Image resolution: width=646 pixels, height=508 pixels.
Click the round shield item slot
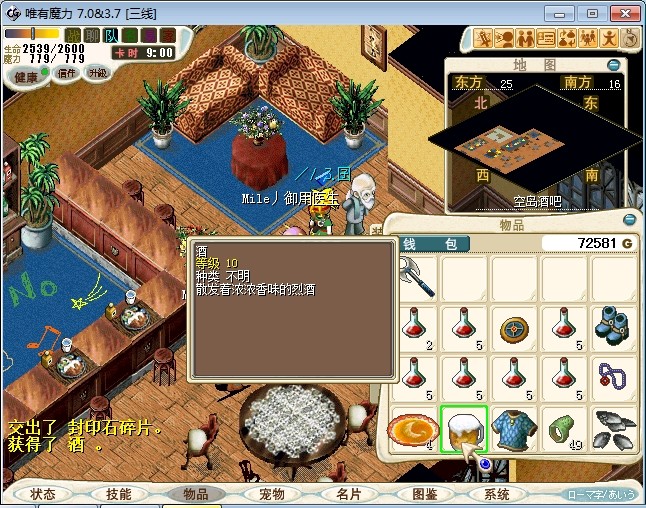[514, 326]
